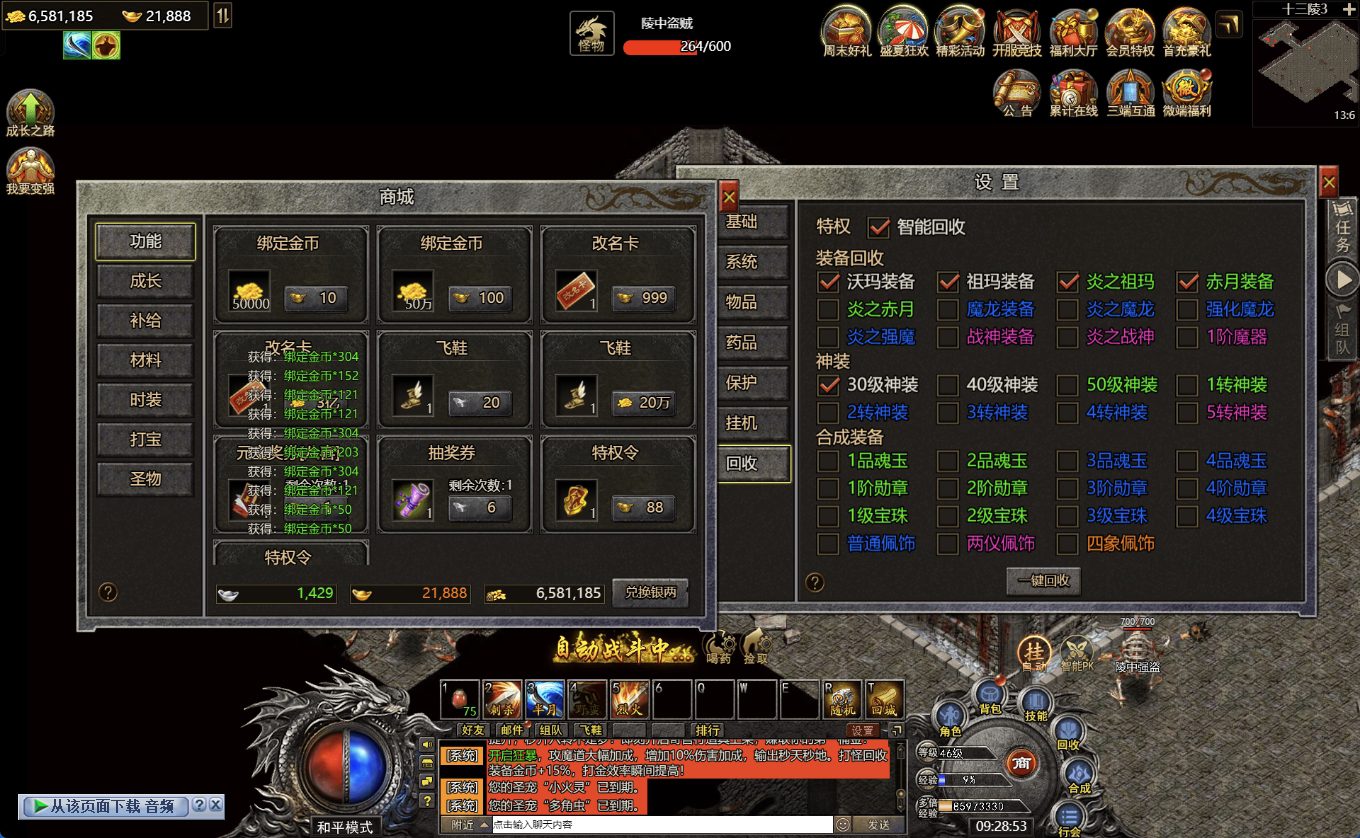Viewport: 1360px width, 838px height.
Task: Toggle the 智能回收 checkbox
Action: [x=879, y=227]
